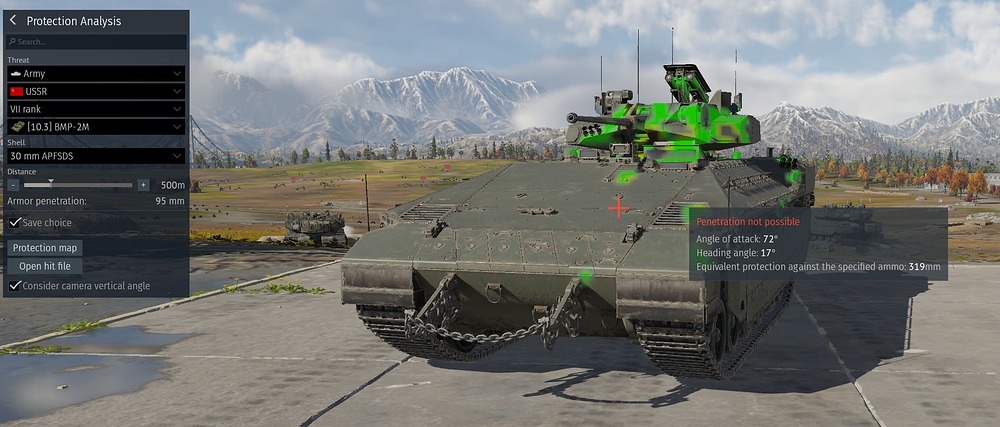This screenshot has height=427, width=1000.
Task: Show the Protection map
Action: (45, 248)
